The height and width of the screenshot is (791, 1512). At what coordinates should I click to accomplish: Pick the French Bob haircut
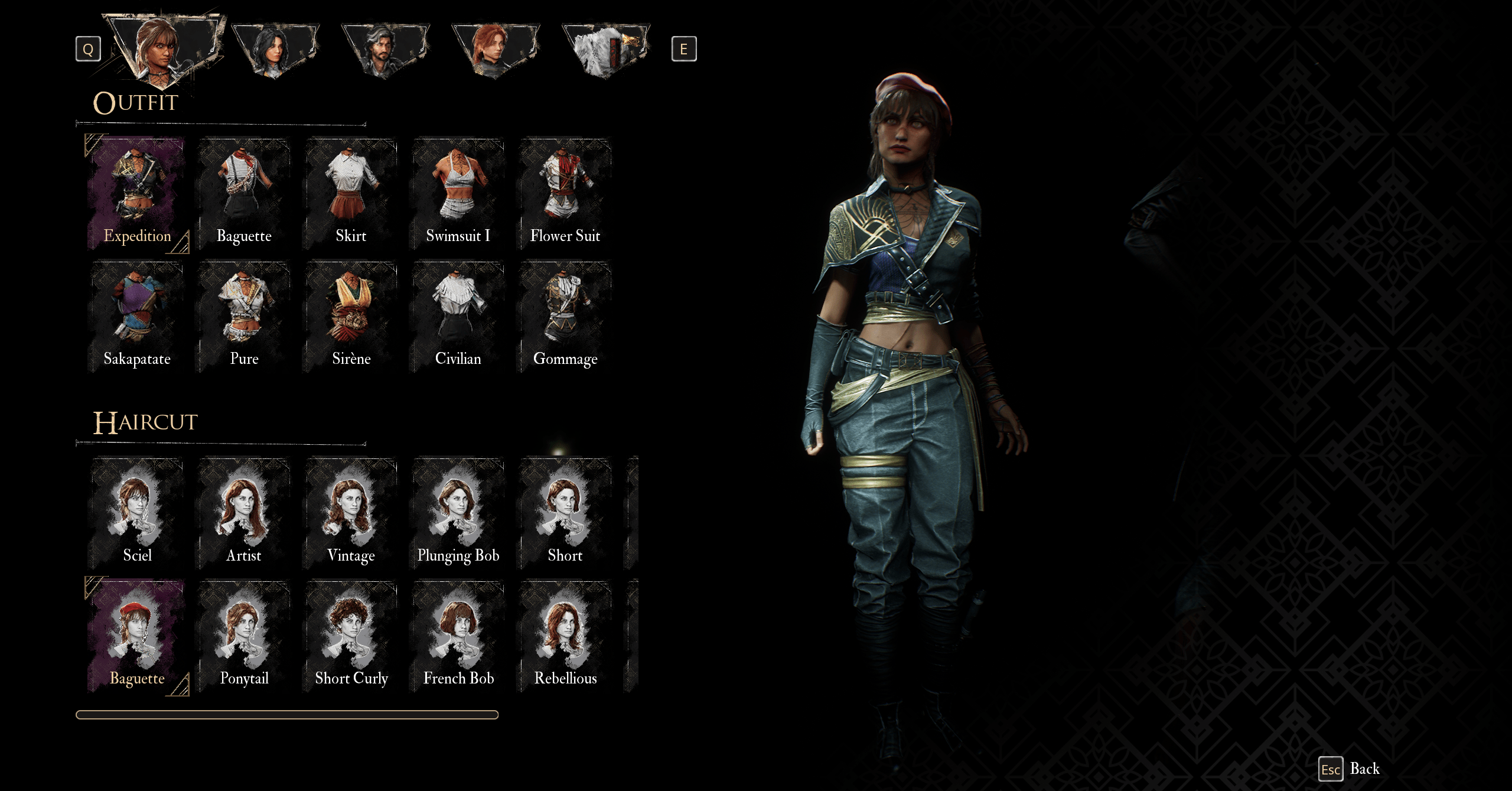[458, 636]
